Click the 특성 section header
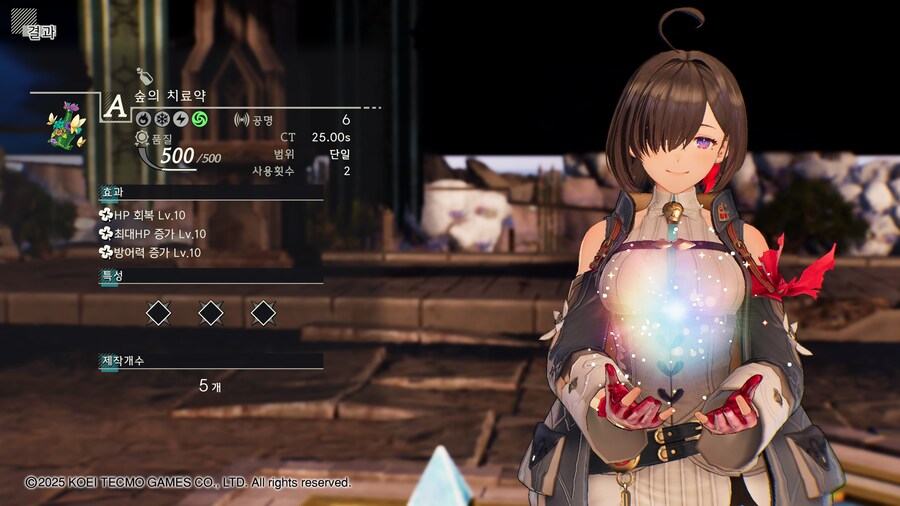The height and width of the screenshot is (506, 900). (112, 276)
